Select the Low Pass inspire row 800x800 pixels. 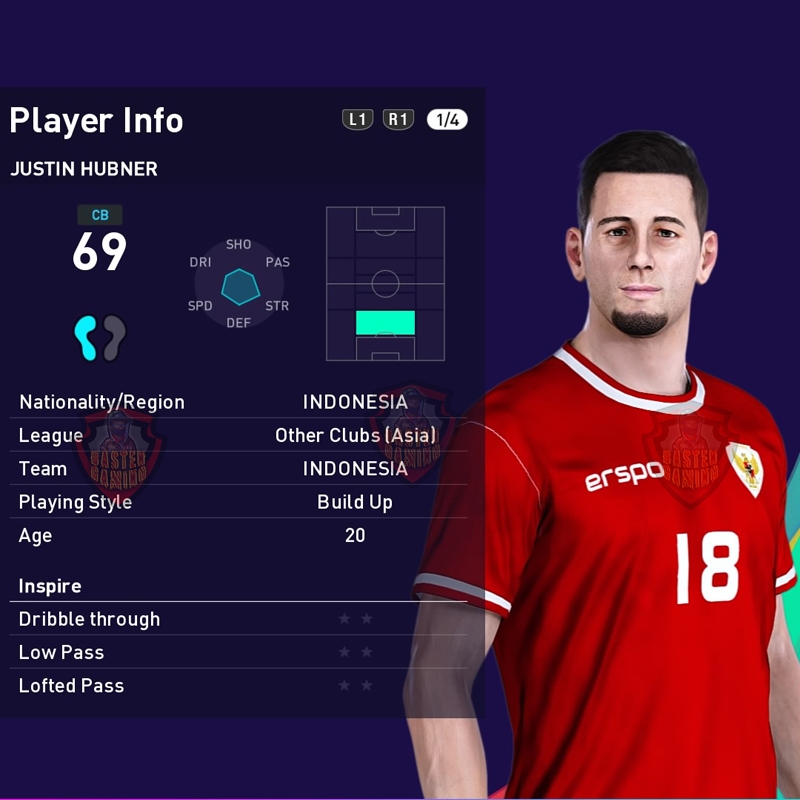click(x=238, y=652)
